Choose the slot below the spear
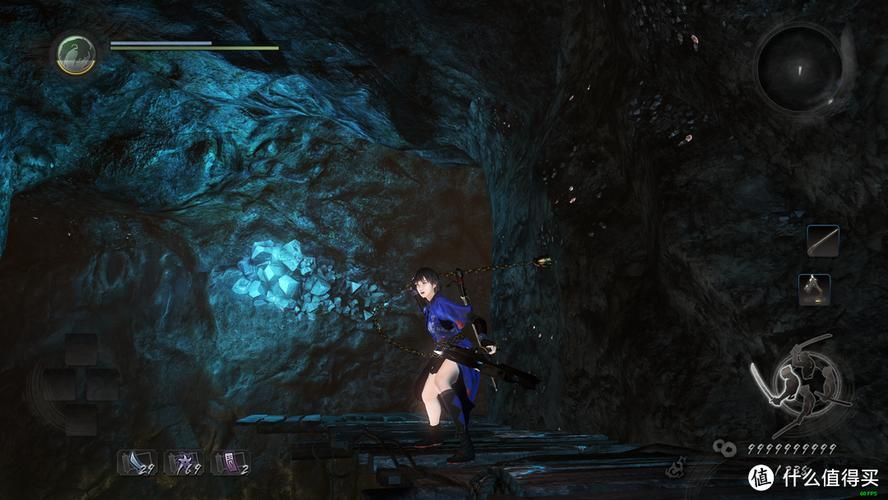The height and width of the screenshot is (500, 888). [814, 289]
